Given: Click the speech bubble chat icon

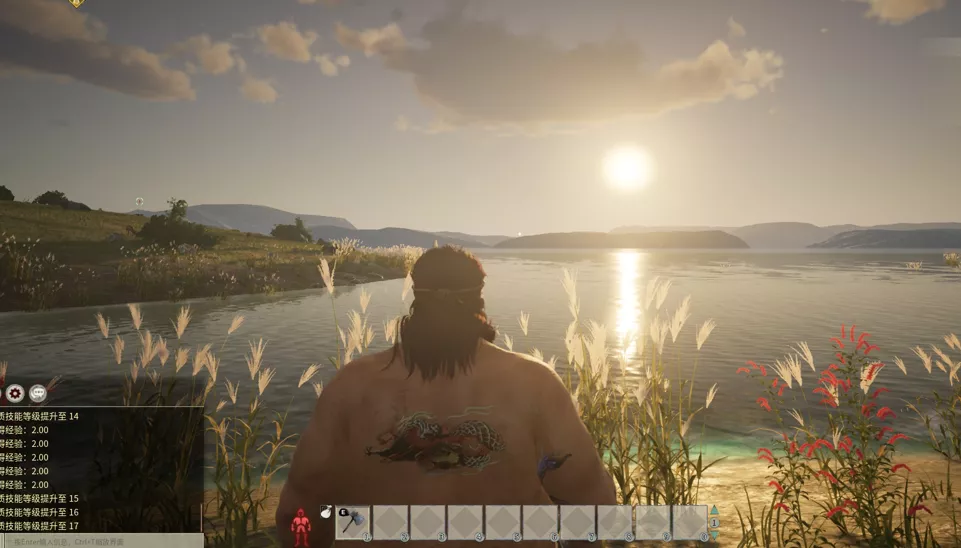Looking at the screenshot, I should pyautogui.click(x=38, y=393).
